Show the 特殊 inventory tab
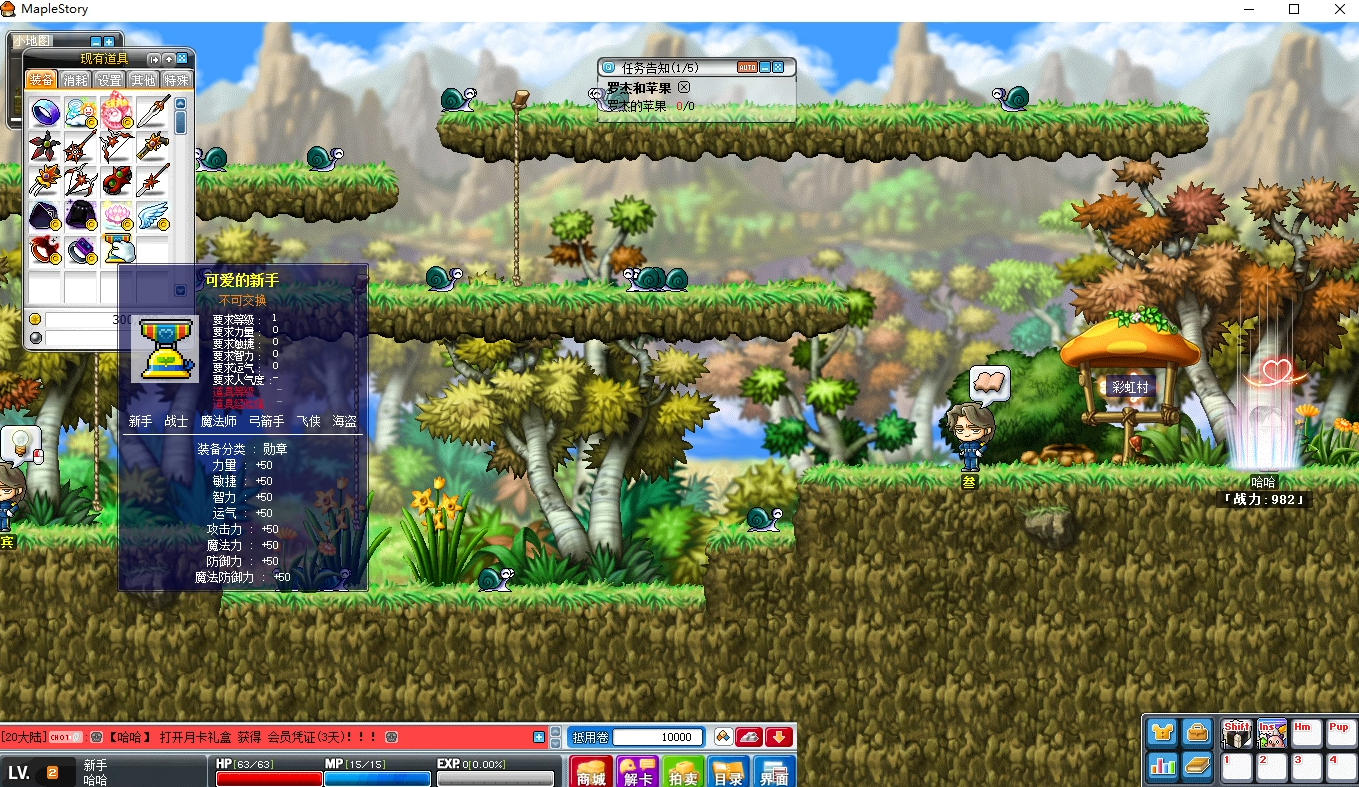 (177, 80)
